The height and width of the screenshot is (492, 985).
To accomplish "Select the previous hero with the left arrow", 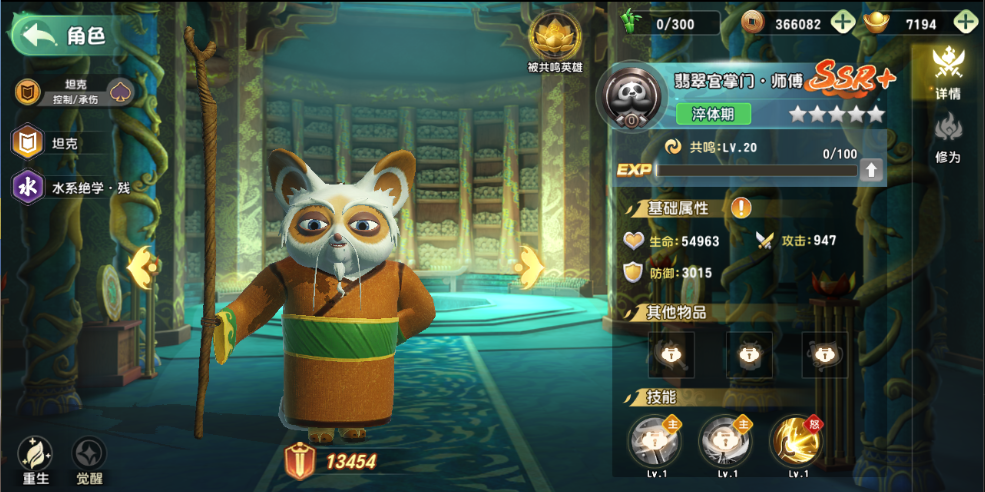I will pyautogui.click(x=140, y=265).
